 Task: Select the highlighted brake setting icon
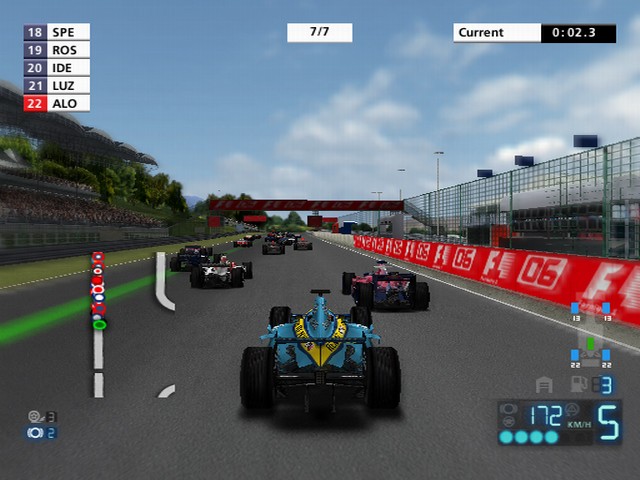pos(36,433)
